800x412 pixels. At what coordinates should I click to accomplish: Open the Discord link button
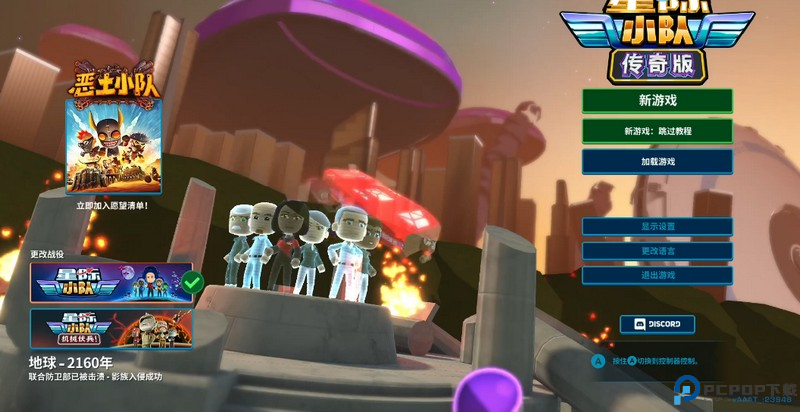coord(657,324)
